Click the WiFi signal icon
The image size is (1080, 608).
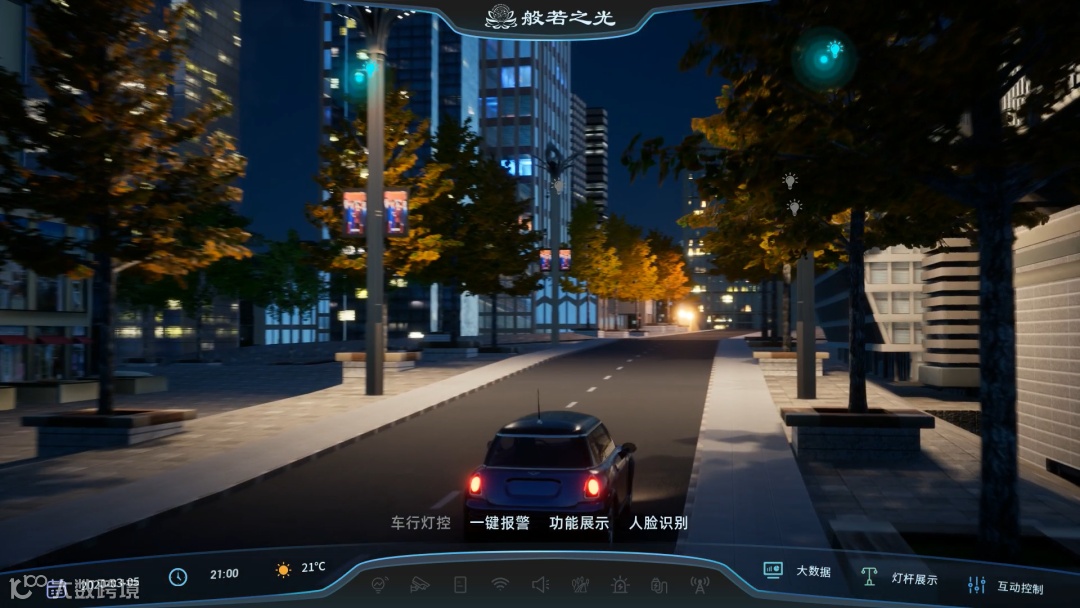coord(500,584)
